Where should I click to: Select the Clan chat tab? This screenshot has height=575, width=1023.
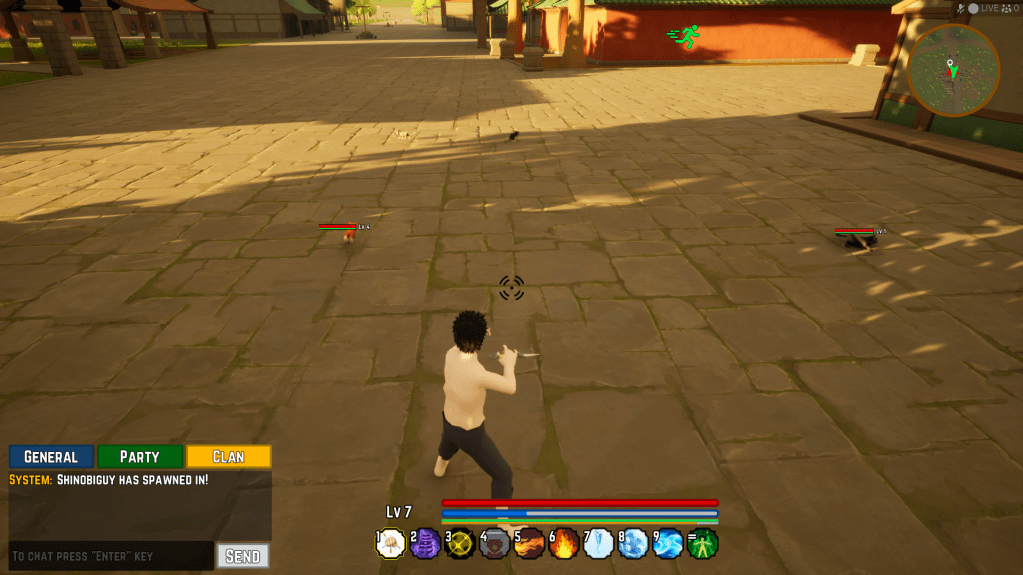[x=228, y=457]
